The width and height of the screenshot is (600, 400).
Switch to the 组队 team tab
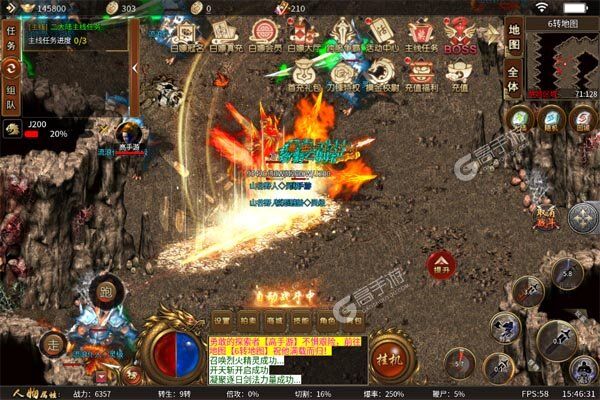click(x=11, y=97)
